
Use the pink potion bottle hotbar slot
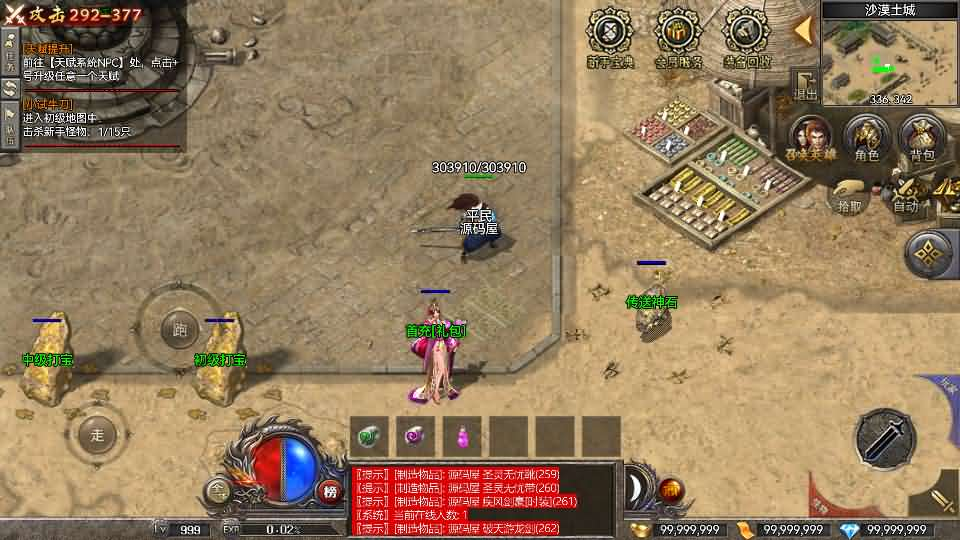tap(464, 436)
